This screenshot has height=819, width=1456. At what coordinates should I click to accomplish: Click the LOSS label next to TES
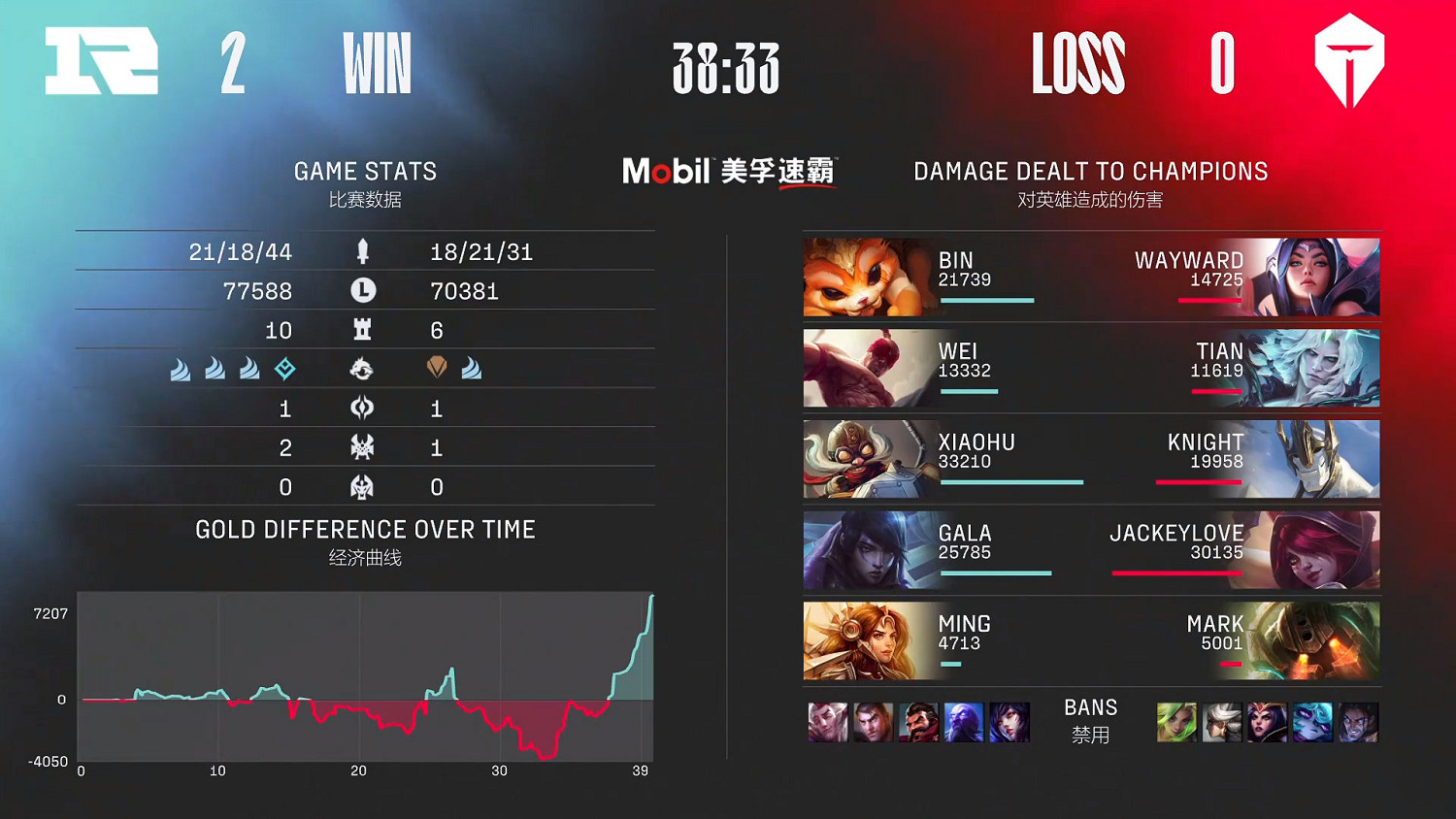(x=1079, y=63)
